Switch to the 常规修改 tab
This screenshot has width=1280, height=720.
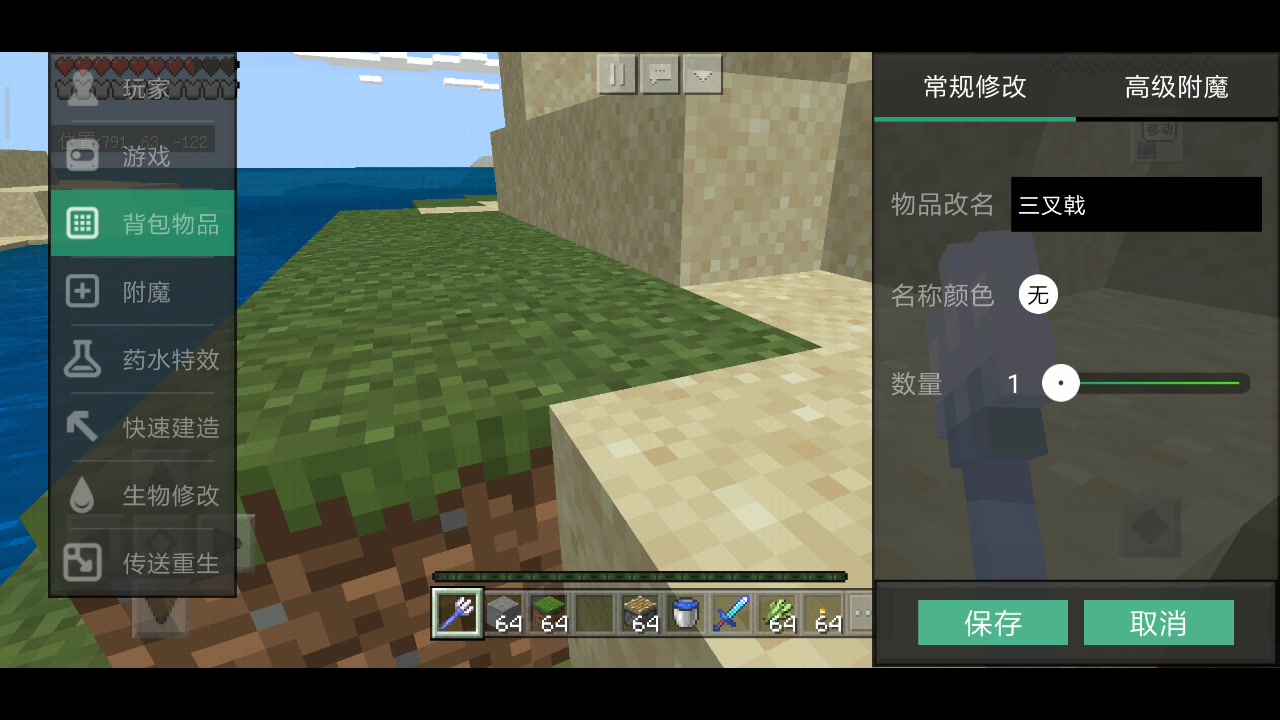(x=974, y=87)
